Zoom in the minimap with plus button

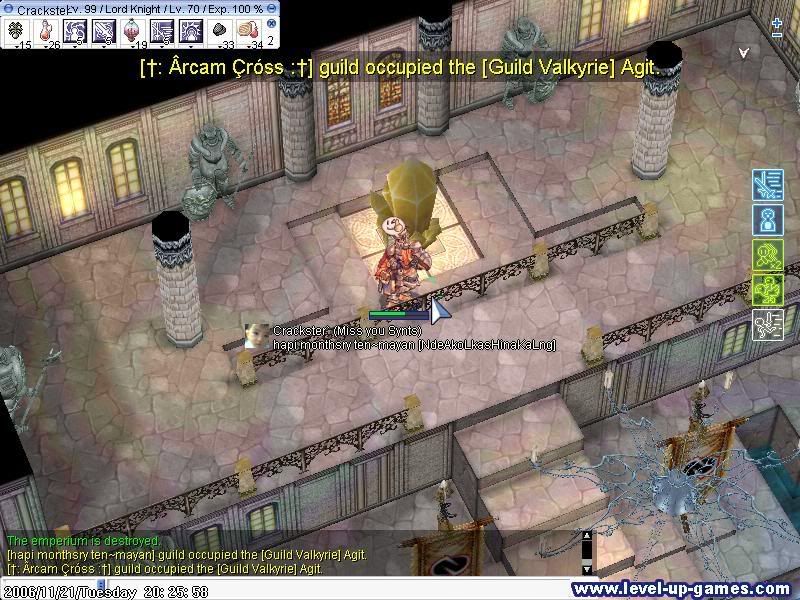pyautogui.click(x=777, y=22)
